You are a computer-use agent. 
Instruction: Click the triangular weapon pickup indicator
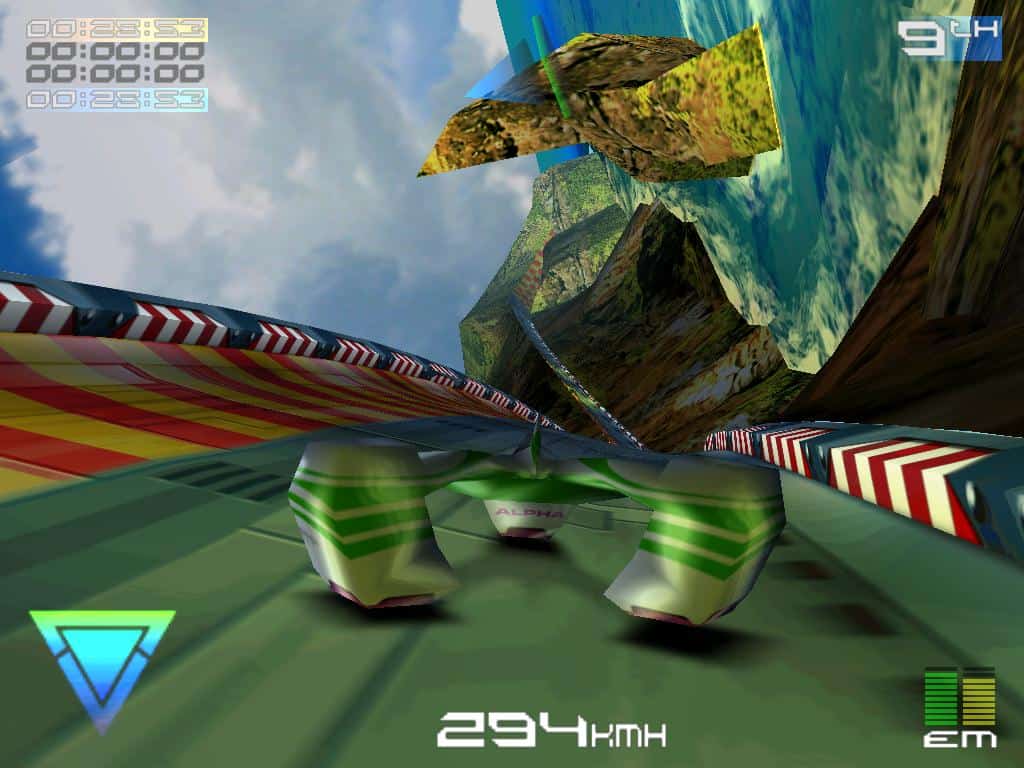(x=102, y=658)
